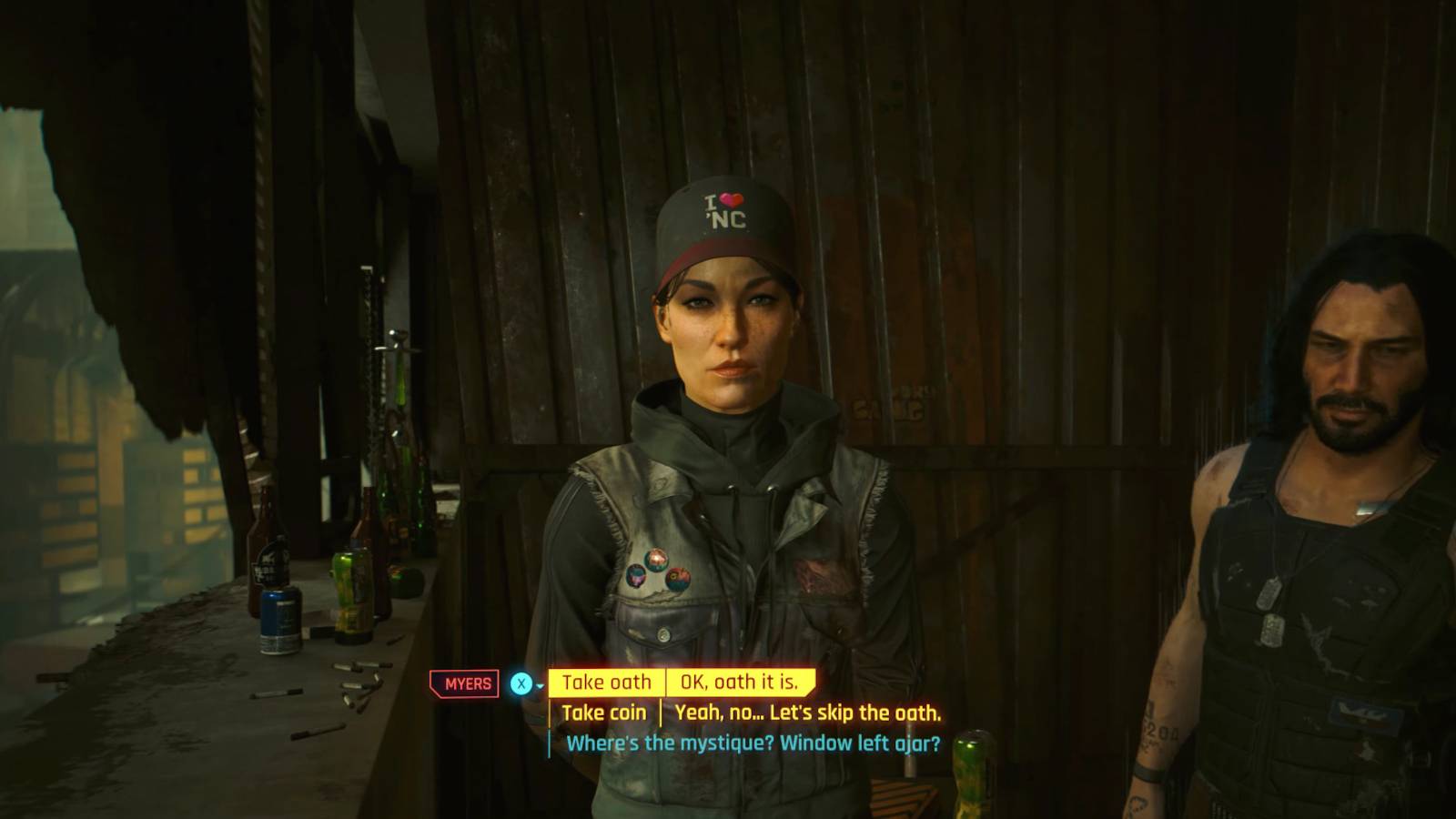Image resolution: width=1456 pixels, height=819 pixels.
Task: Click the top badge pin on the vest
Action: tap(656, 558)
